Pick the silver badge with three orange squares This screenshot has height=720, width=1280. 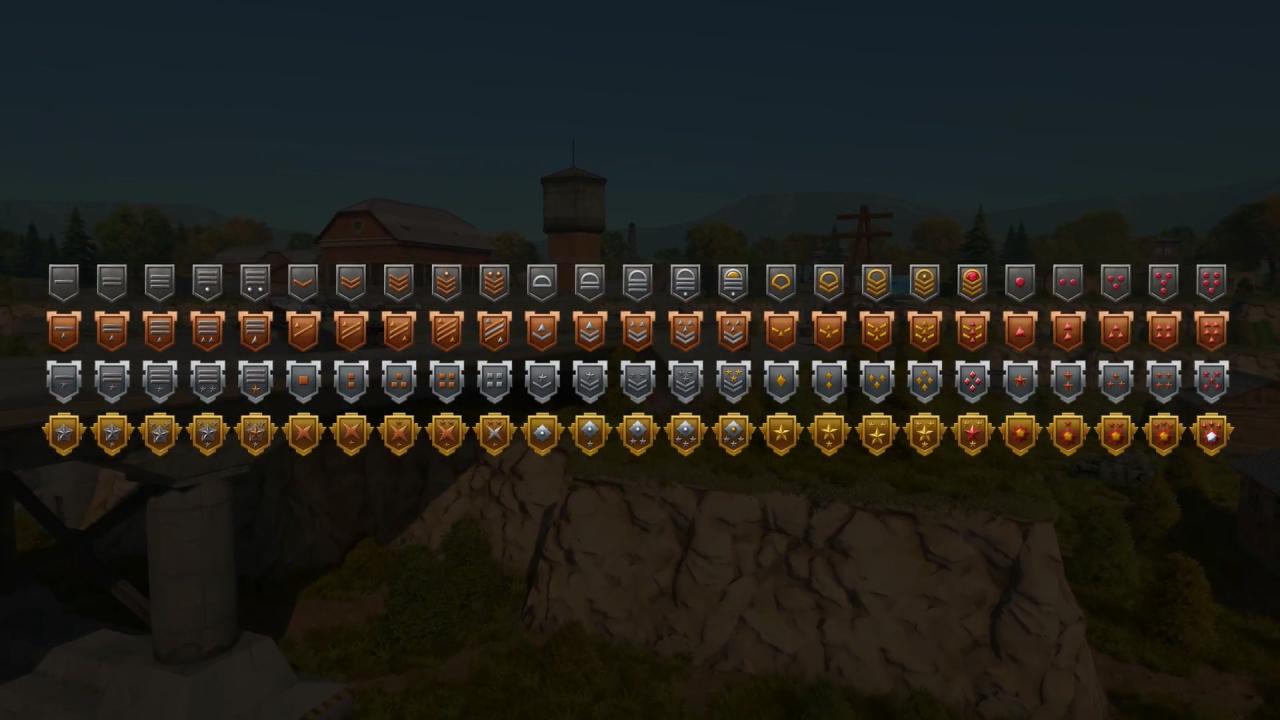click(399, 381)
